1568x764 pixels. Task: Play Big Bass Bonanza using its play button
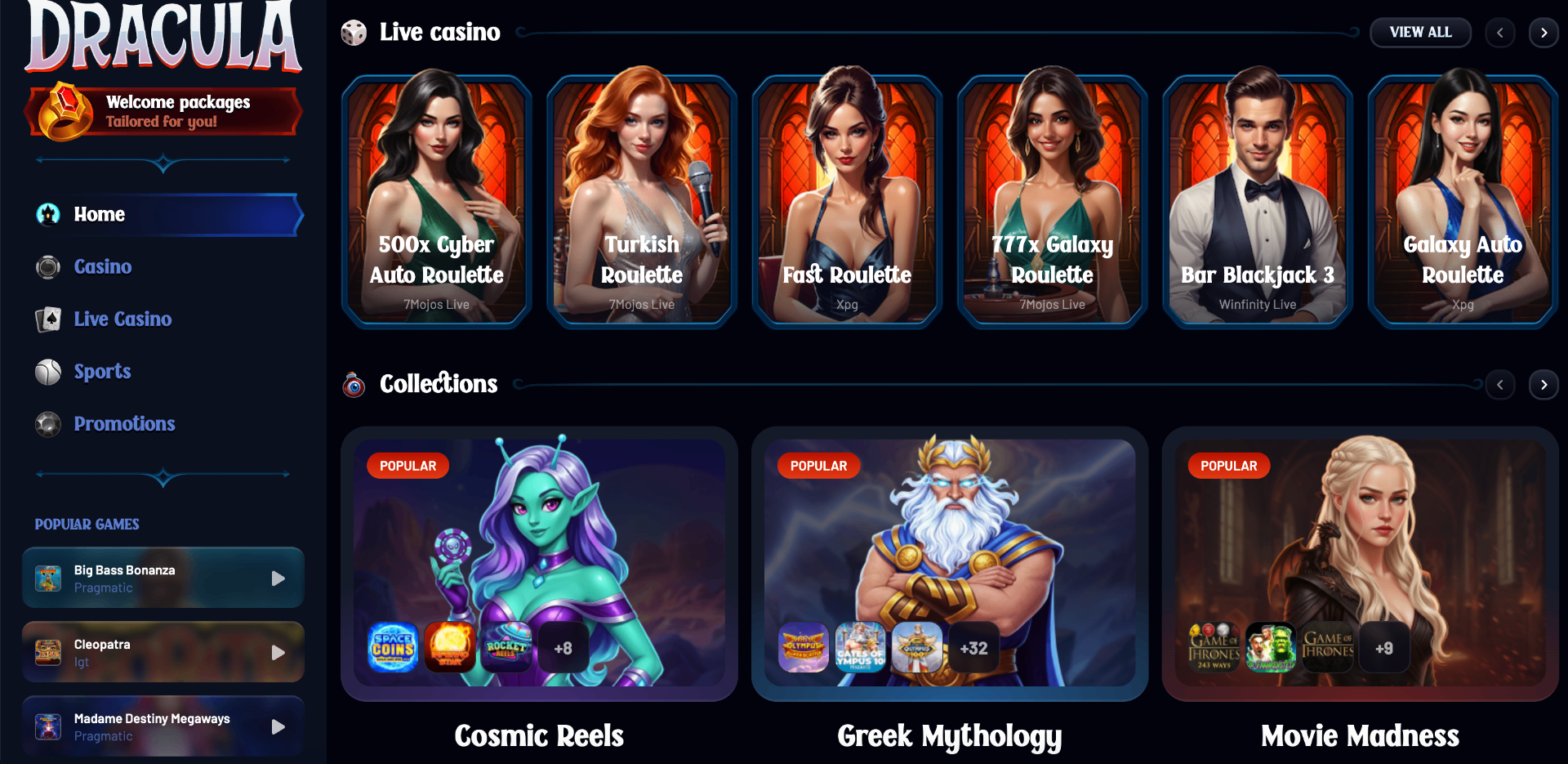(278, 578)
